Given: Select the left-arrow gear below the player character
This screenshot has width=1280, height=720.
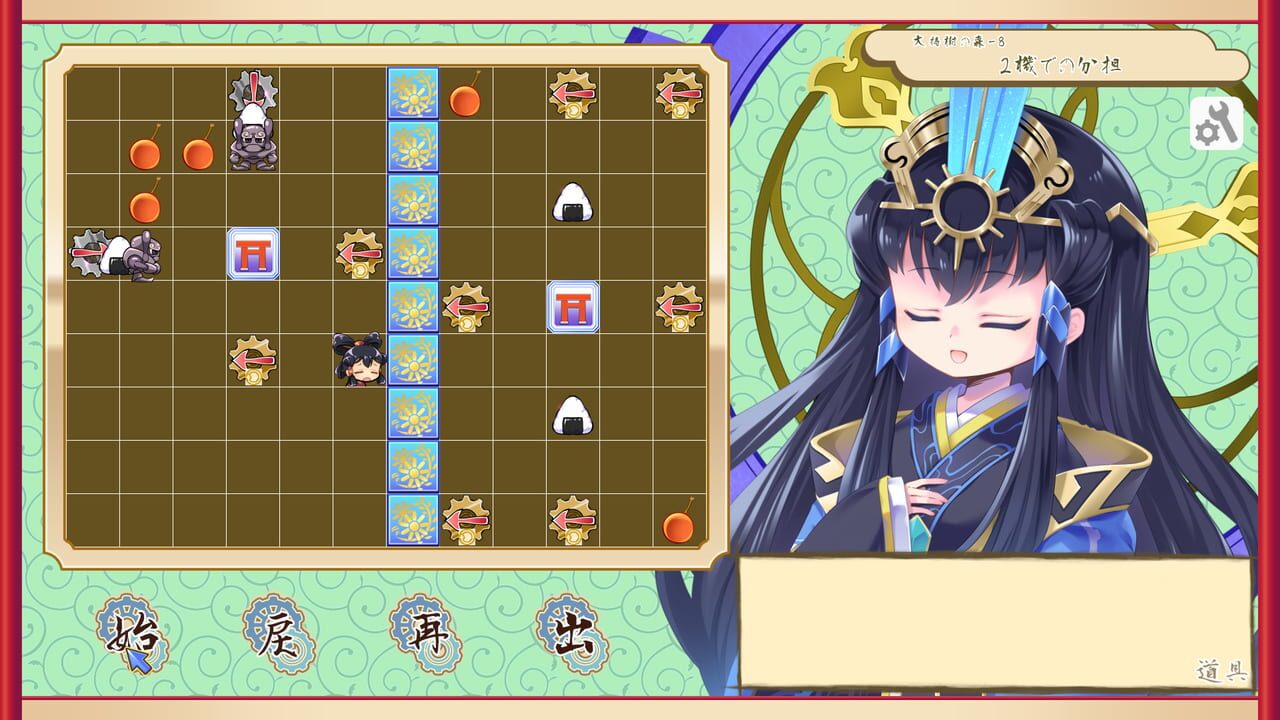Looking at the screenshot, I should coord(251,360).
